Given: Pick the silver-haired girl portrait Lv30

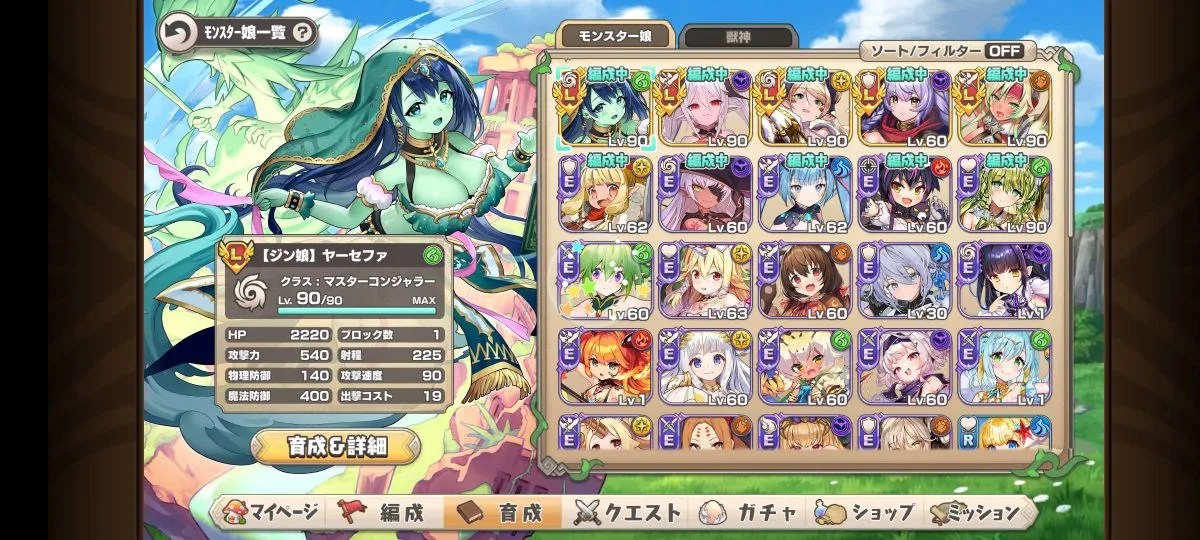Looking at the screenshot, I should click(x=905, y=281).
